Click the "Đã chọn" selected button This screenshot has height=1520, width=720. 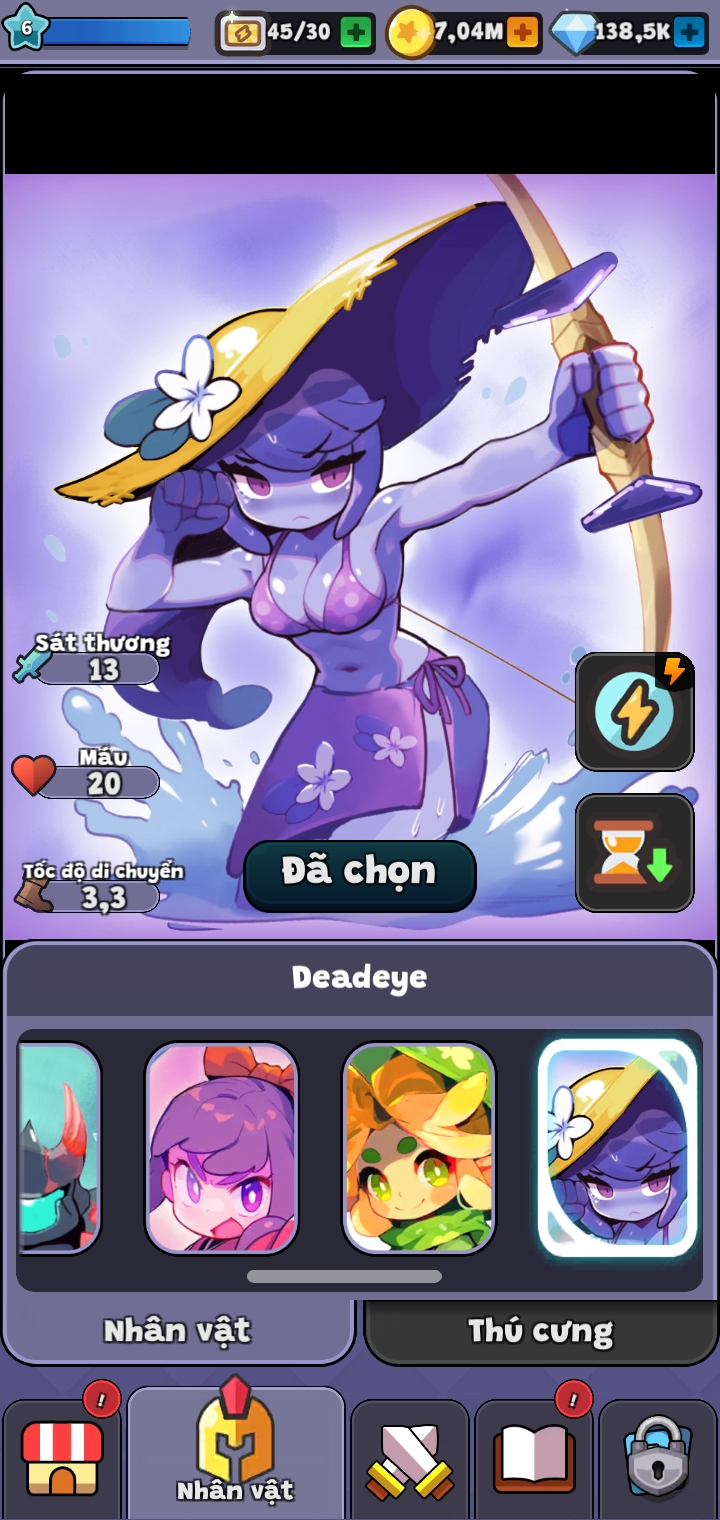coord(360,873)
